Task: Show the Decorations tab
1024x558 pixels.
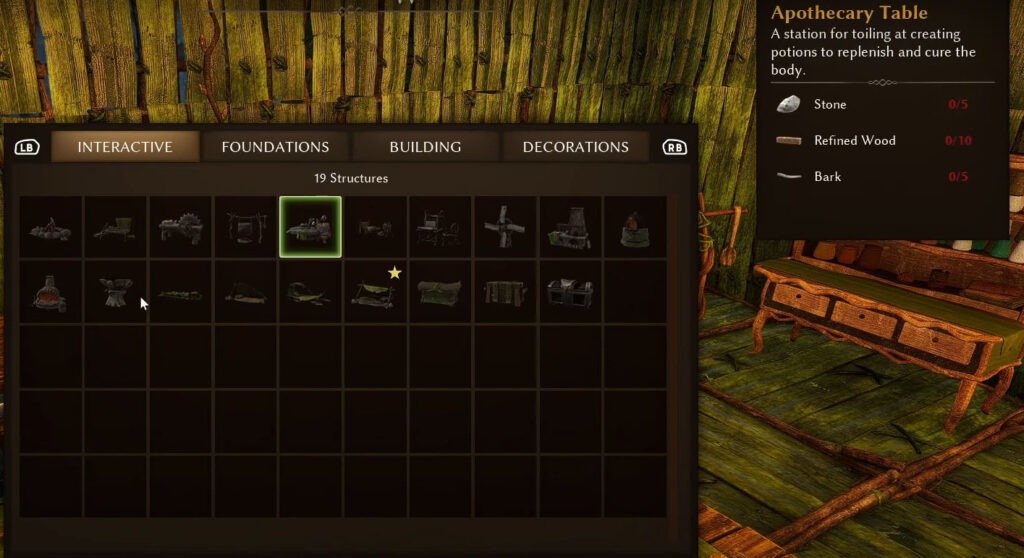Action: pos(575,147)
